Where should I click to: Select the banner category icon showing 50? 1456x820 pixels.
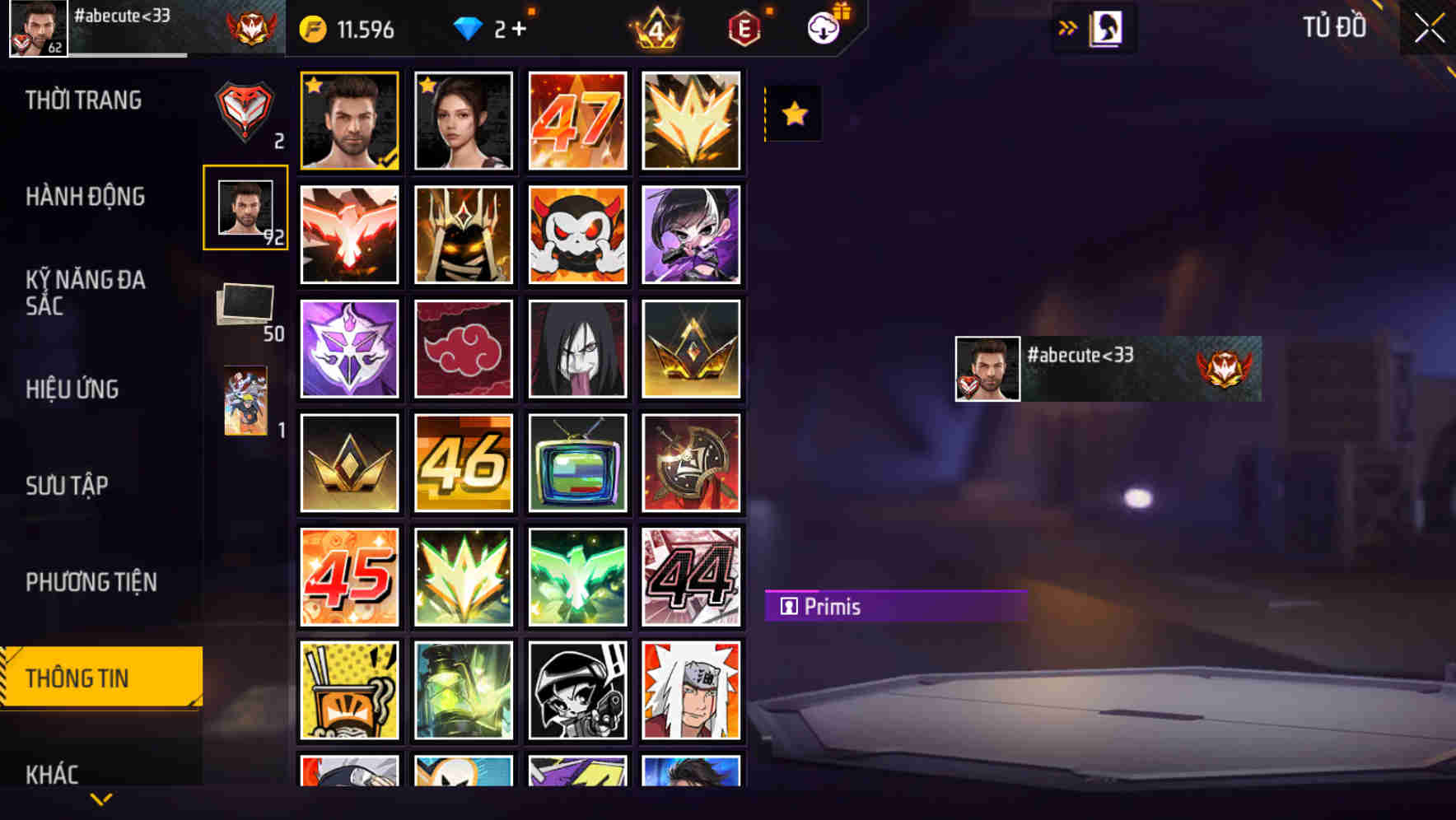[x=246, y=304]
